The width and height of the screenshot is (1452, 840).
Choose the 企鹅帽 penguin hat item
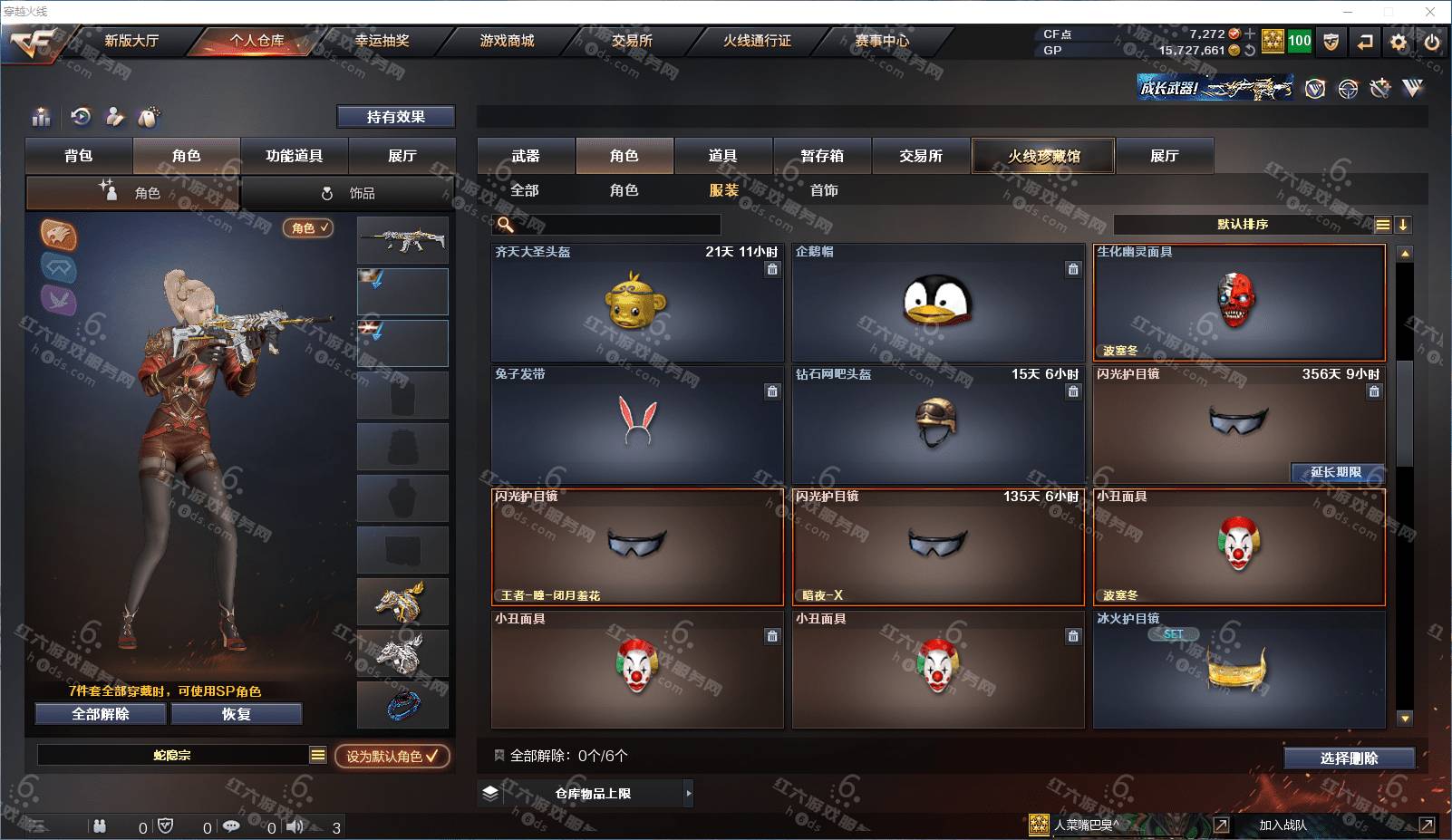[x=938, y=303]
